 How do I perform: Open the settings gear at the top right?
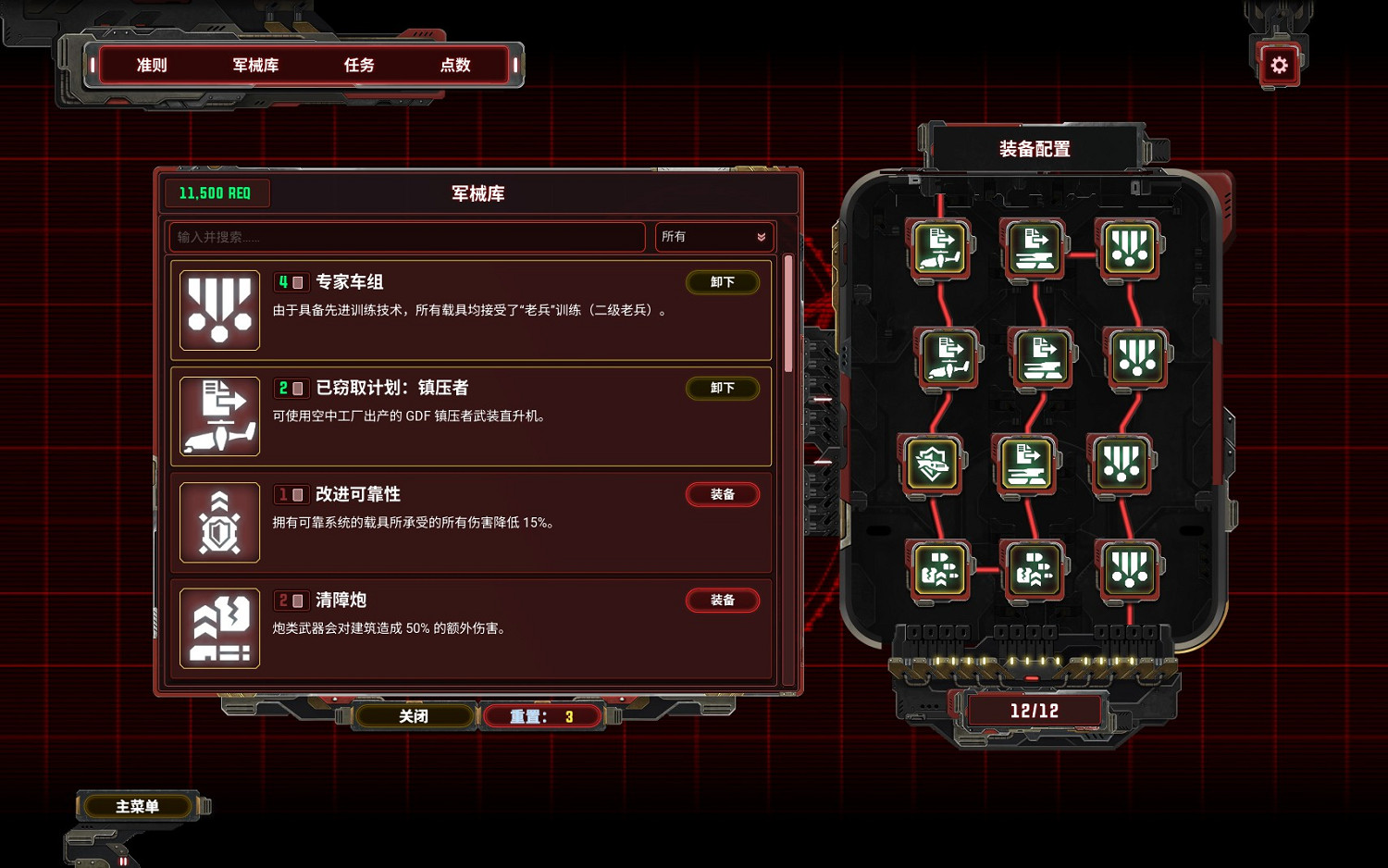[x=1279, y=65]
